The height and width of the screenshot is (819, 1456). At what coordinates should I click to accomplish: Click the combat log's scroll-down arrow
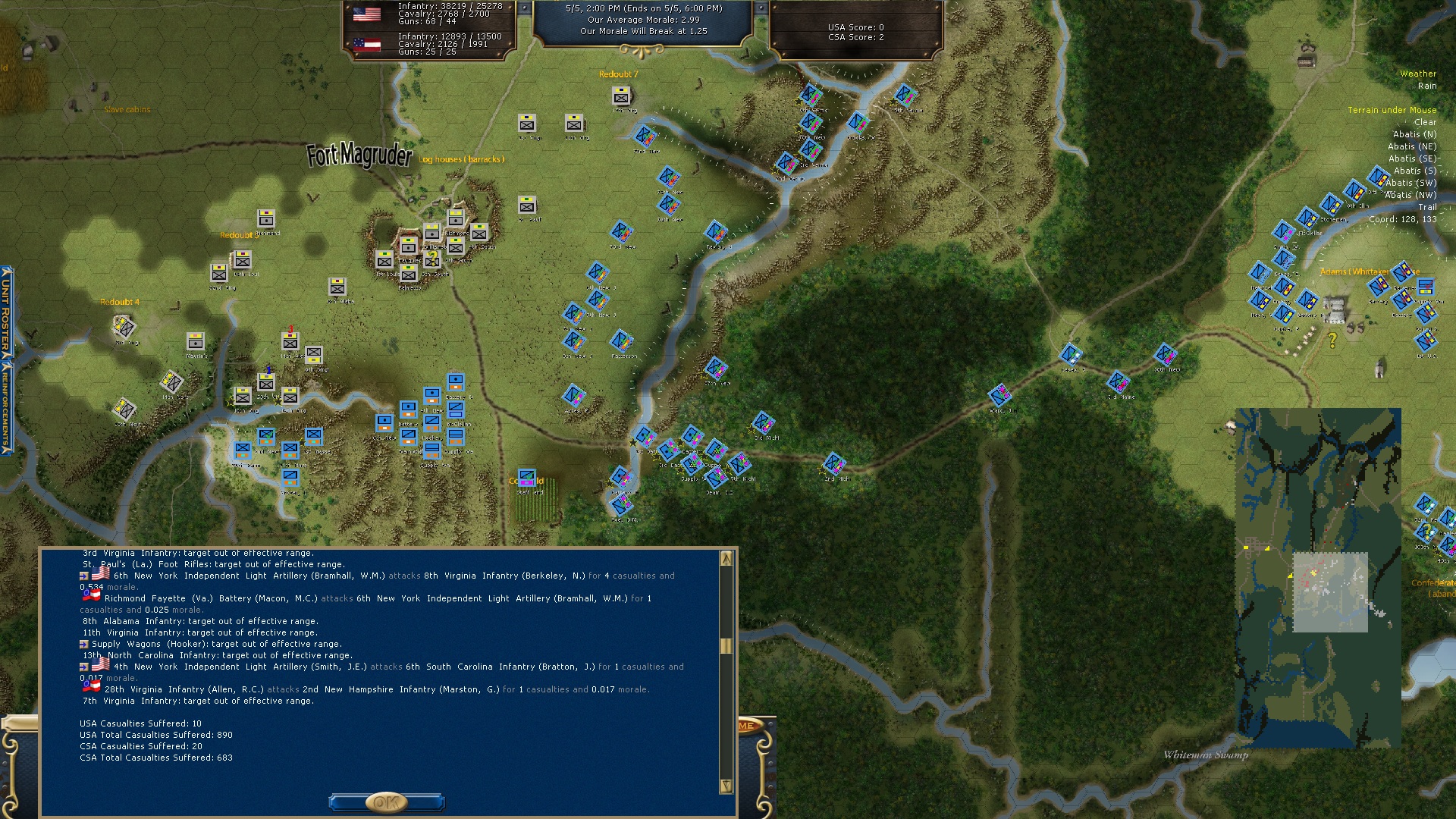(x=726, y=786)
